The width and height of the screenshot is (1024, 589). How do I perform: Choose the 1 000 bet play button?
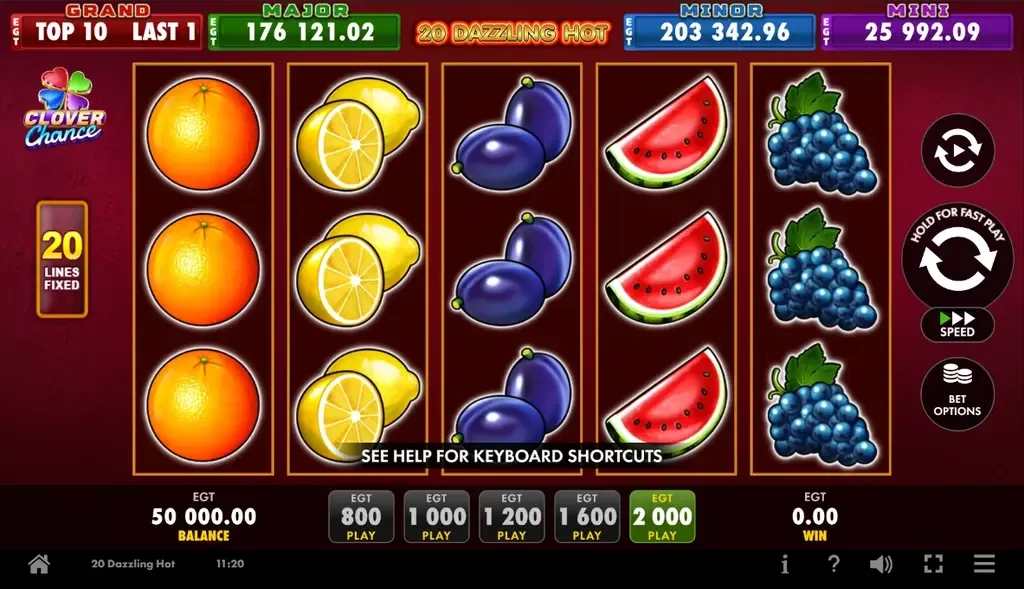click(436, 517)
